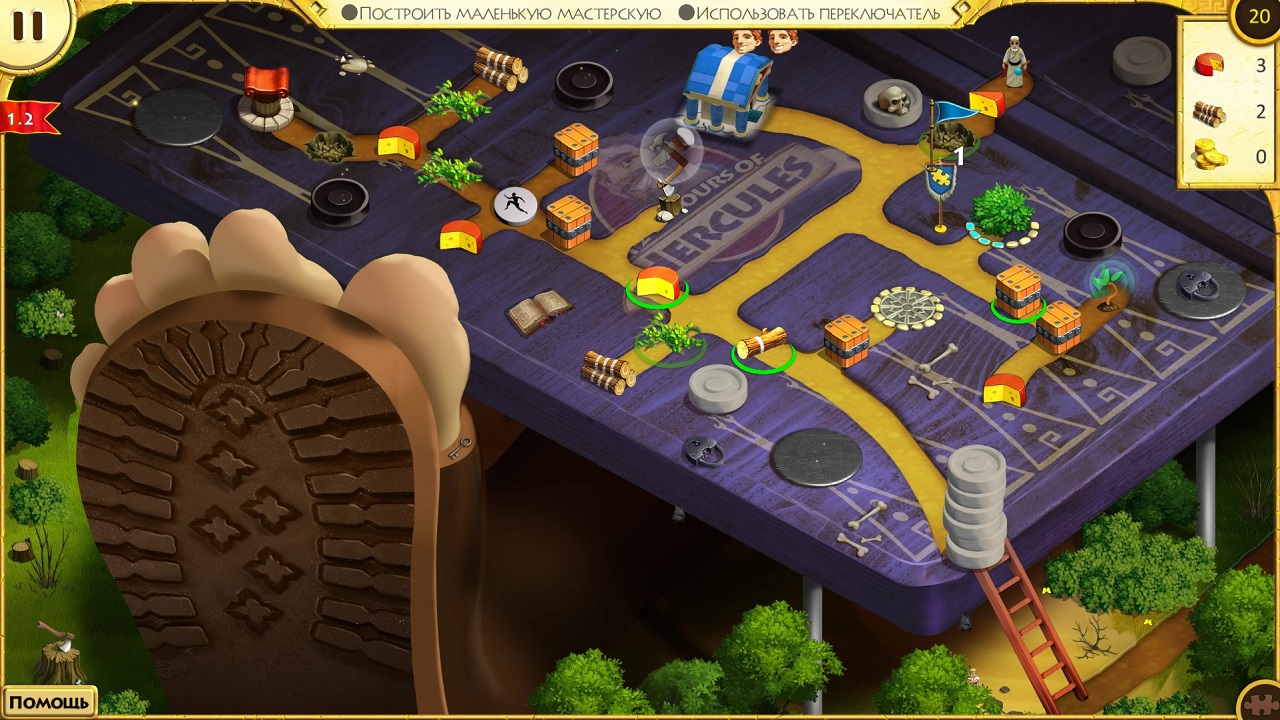Pause the game with the pause button
The height and width of the screenshot is (720, 1280).
tap(28, 27)
